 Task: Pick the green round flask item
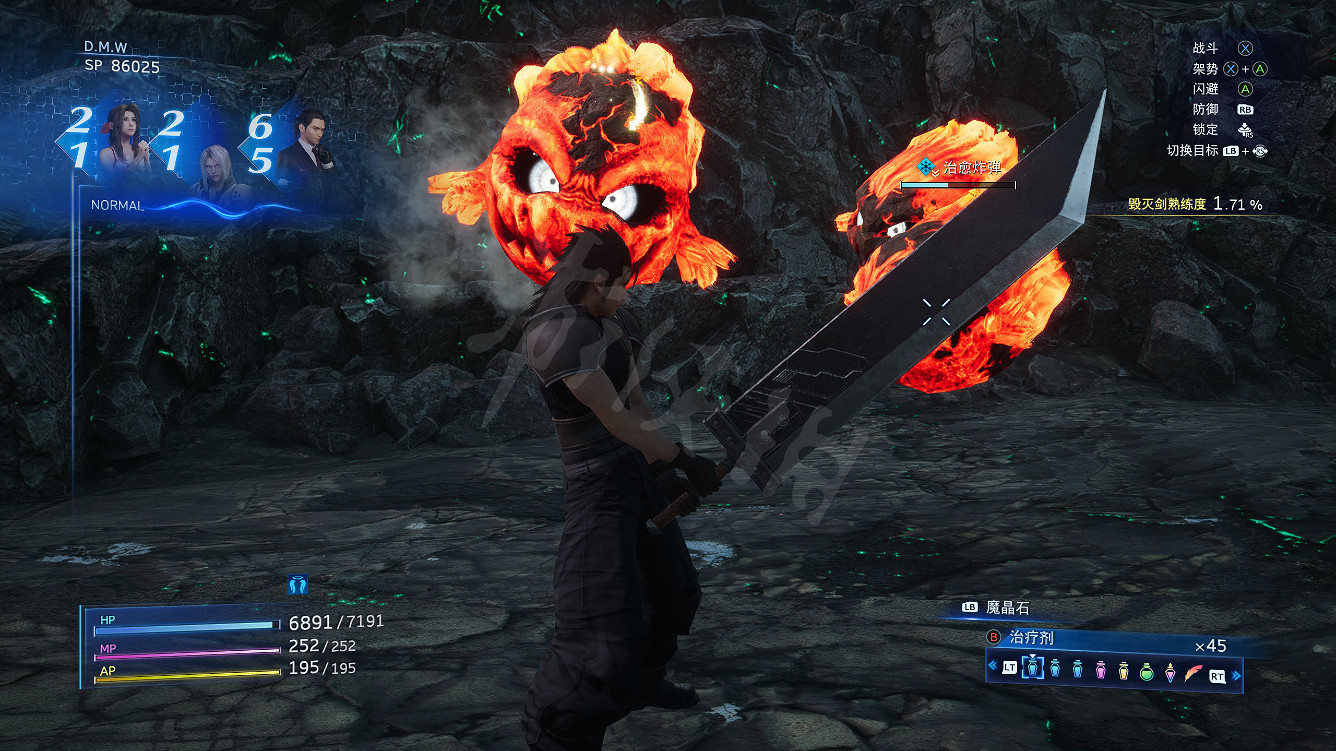point(1146,670)
